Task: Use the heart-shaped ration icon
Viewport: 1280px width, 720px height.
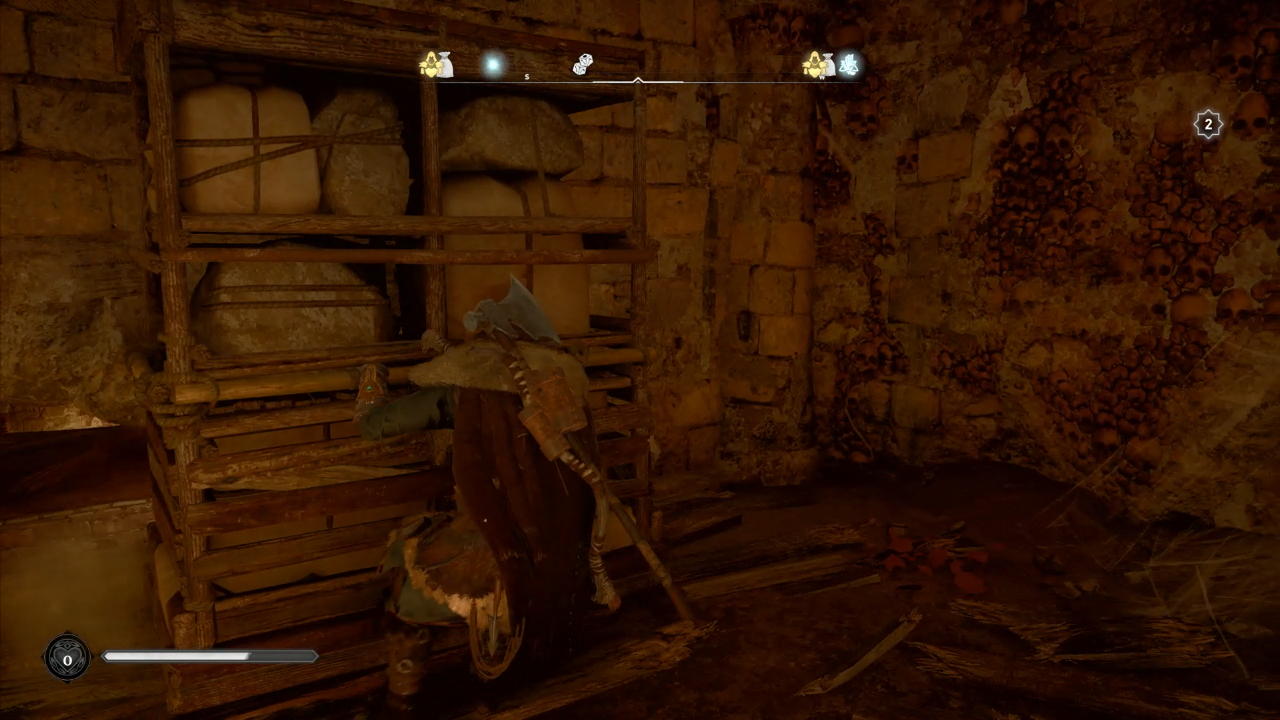Action: point(67,658)
